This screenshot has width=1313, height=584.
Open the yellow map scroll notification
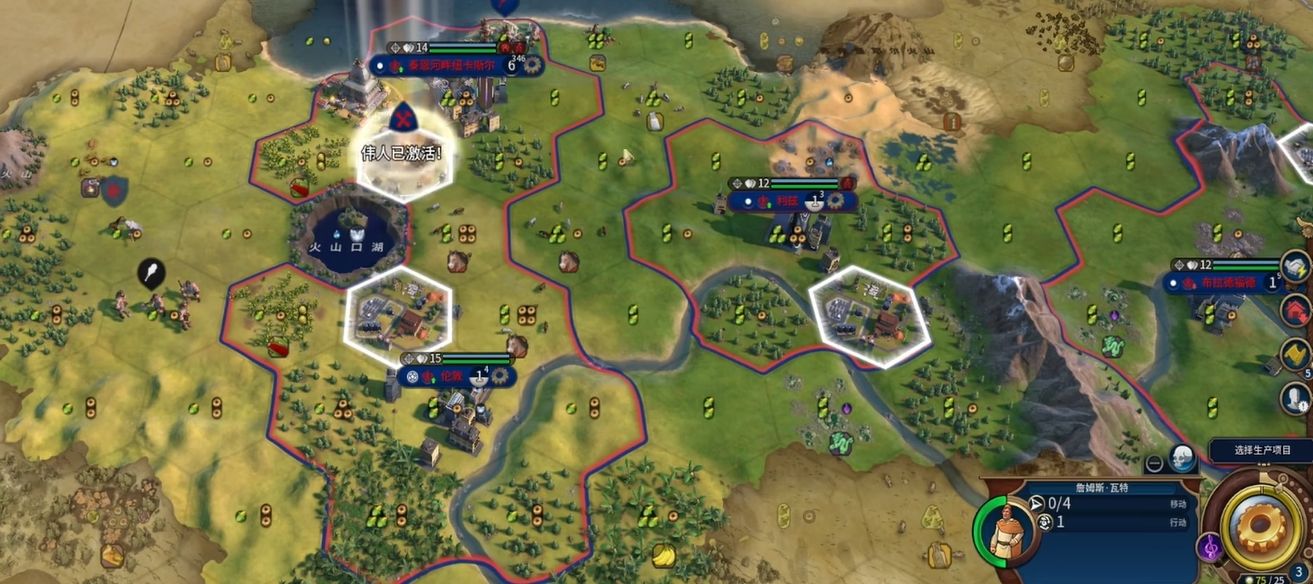(1298, 353)
